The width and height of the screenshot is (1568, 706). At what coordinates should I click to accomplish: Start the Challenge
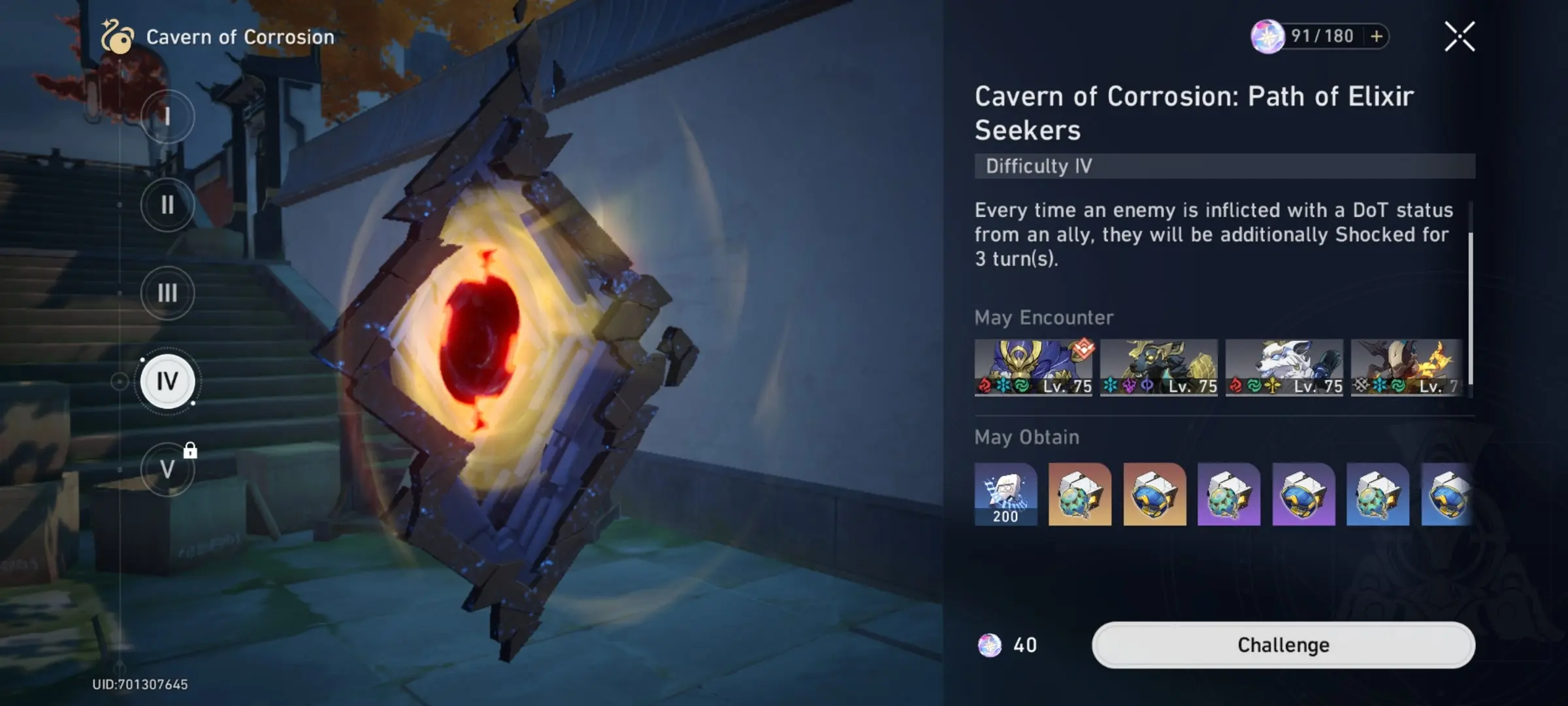pyautogui.click(x=1282, y=645)
